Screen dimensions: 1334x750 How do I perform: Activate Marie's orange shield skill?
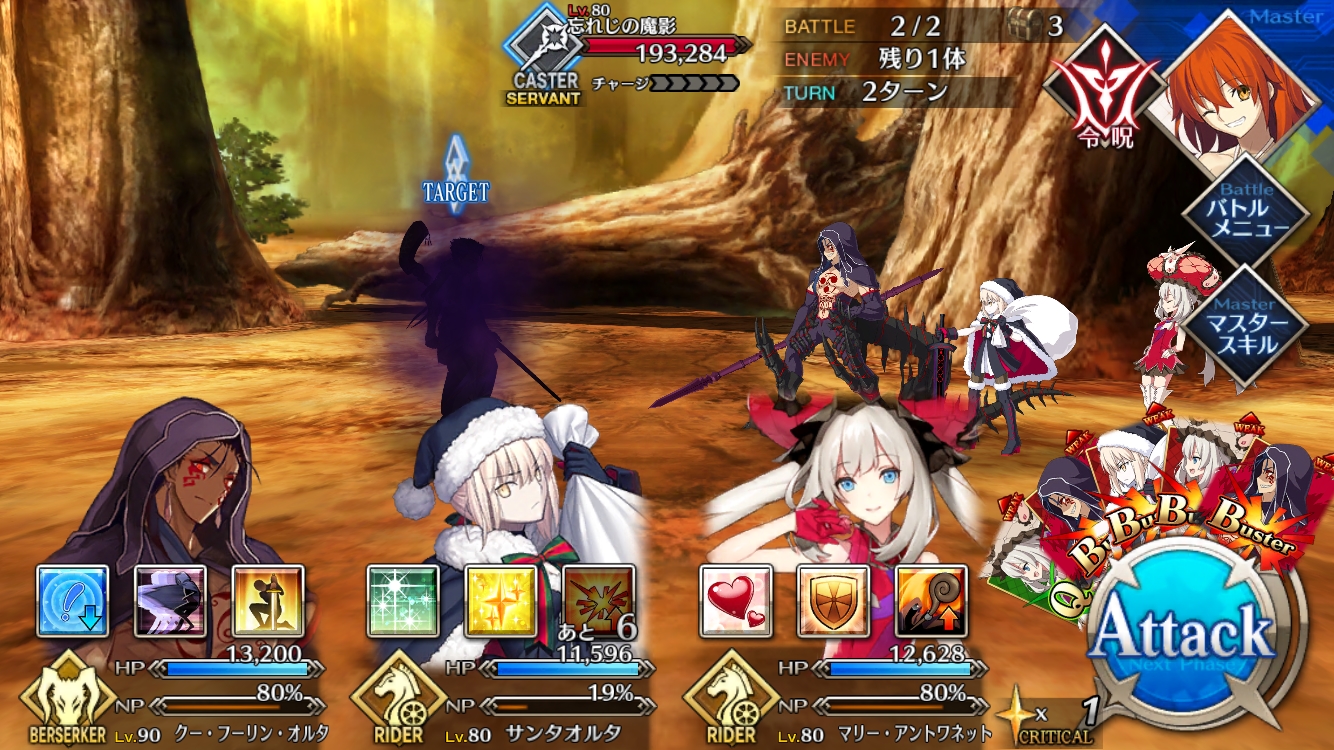click(833, 601)
